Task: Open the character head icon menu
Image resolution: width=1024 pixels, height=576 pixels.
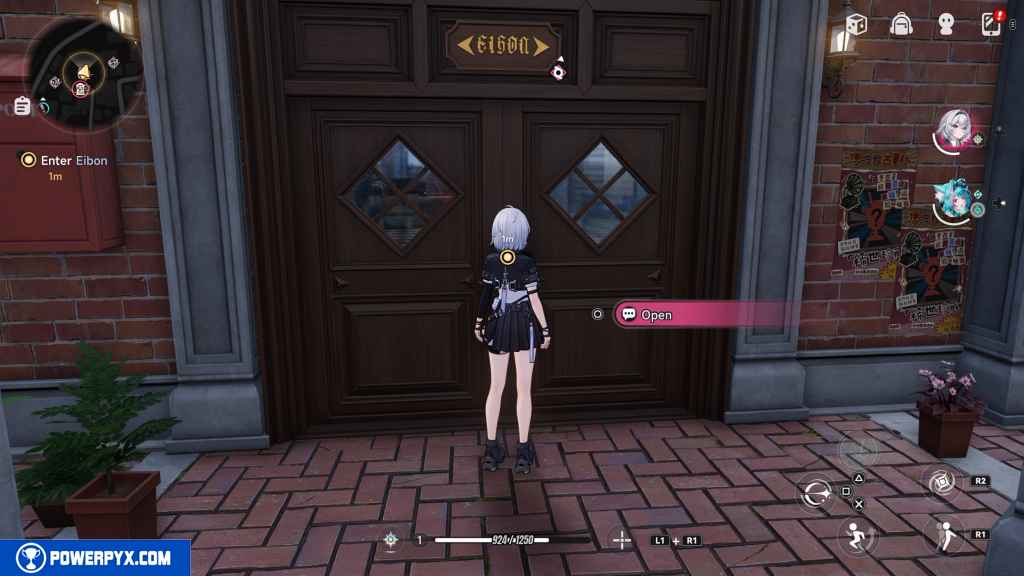Action: [947, 24]
